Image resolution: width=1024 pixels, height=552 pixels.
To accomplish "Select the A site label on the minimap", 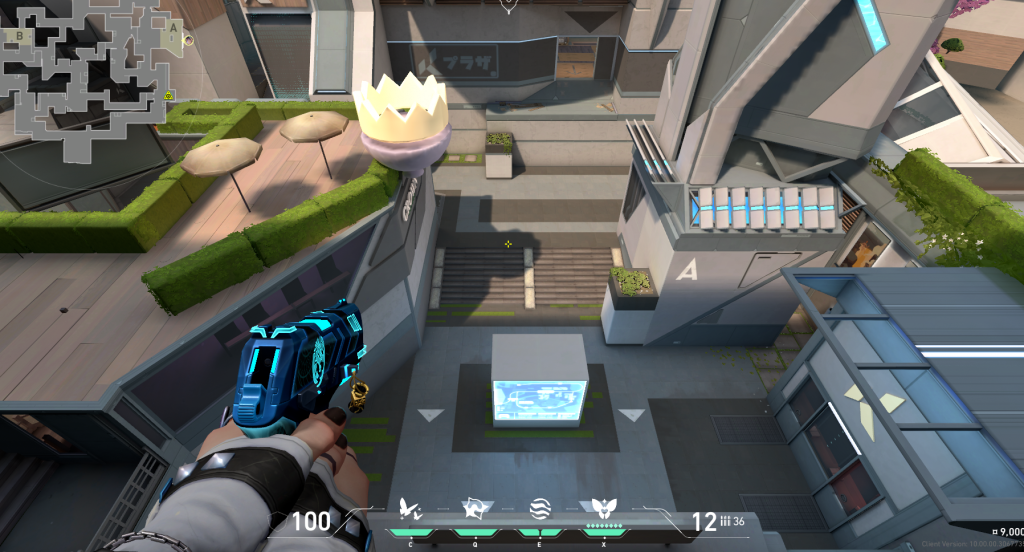I will tap(174, 29).
